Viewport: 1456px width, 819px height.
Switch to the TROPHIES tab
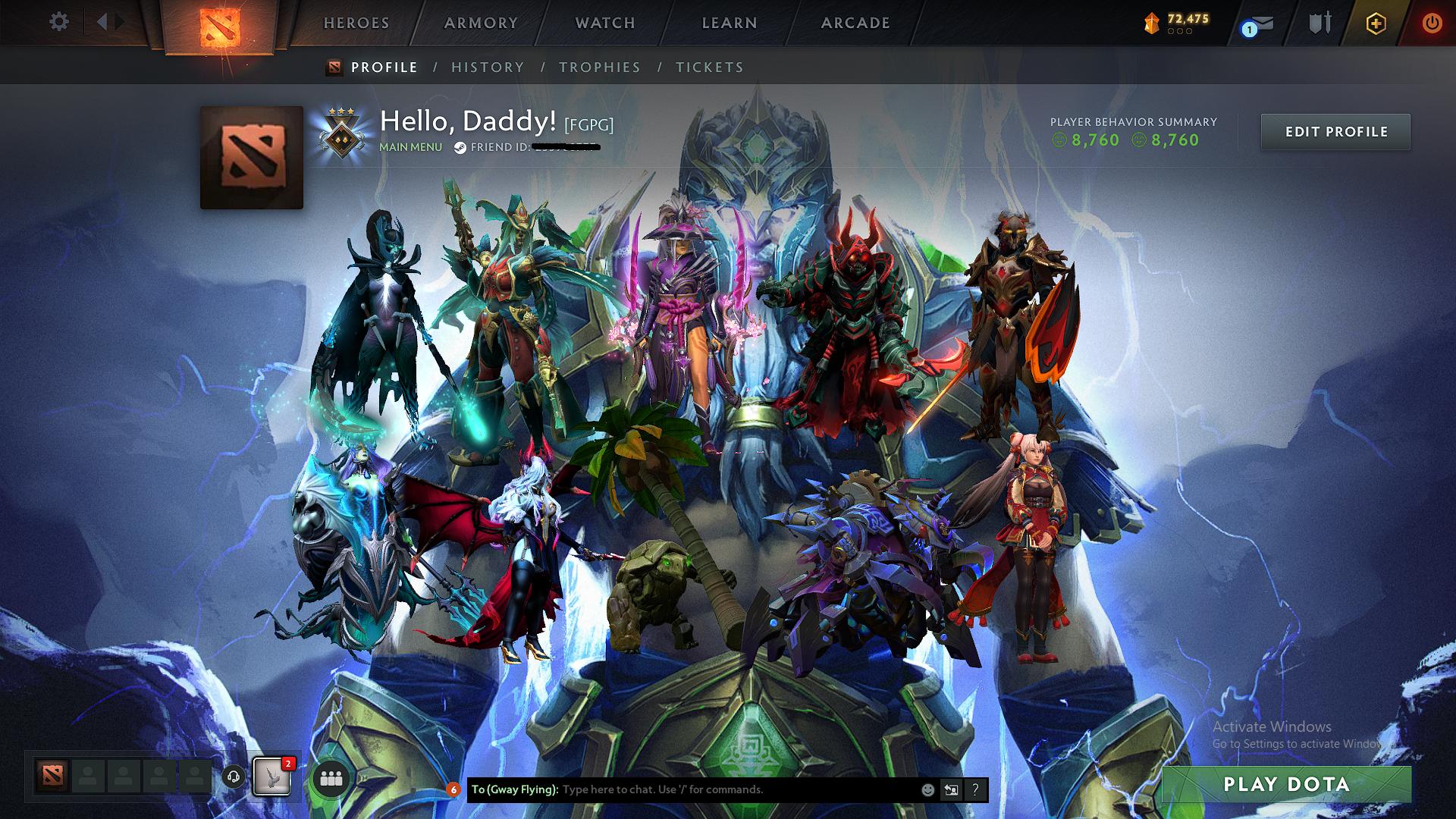click(599, 67)
